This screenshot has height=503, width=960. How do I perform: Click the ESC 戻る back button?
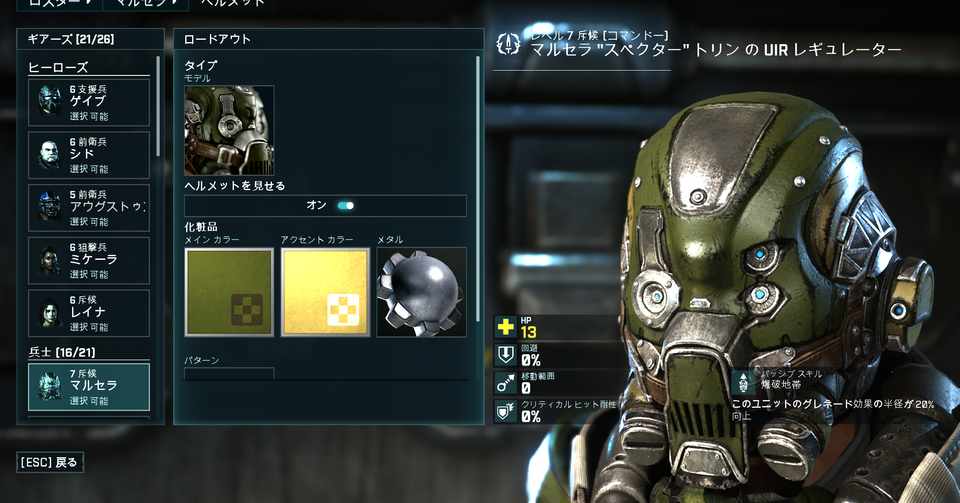click(50, 462)
